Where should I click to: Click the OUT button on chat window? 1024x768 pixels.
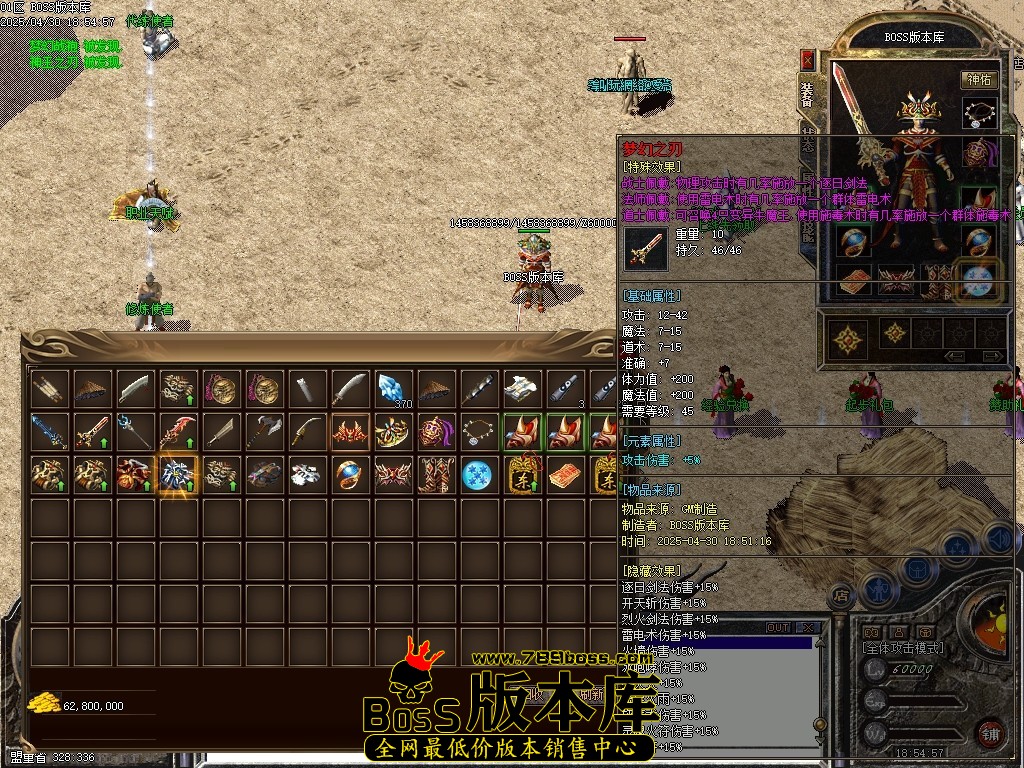778,628
